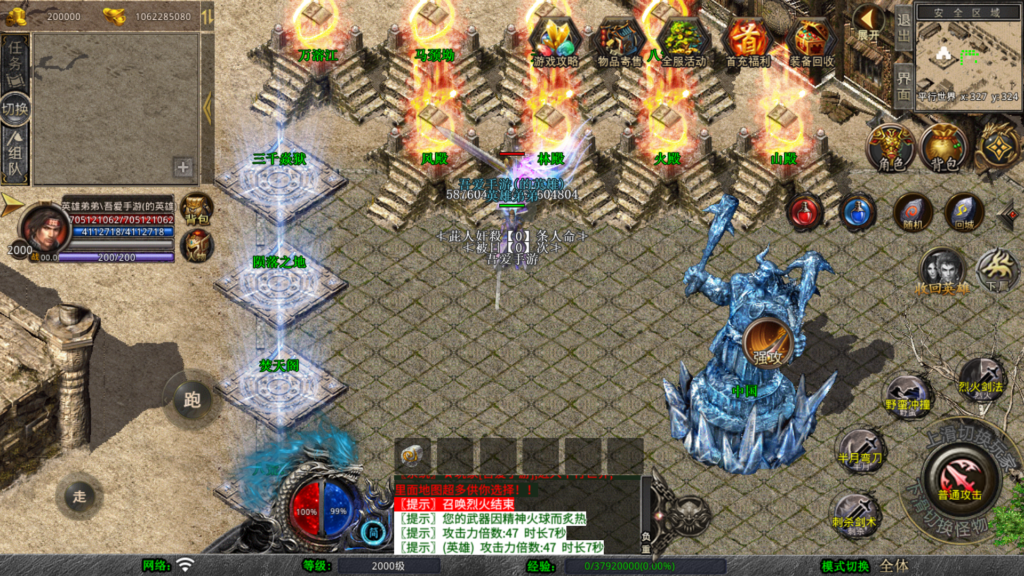Use the red health potion
This screenshot has height=576, width=1024.
click(805, 211)
